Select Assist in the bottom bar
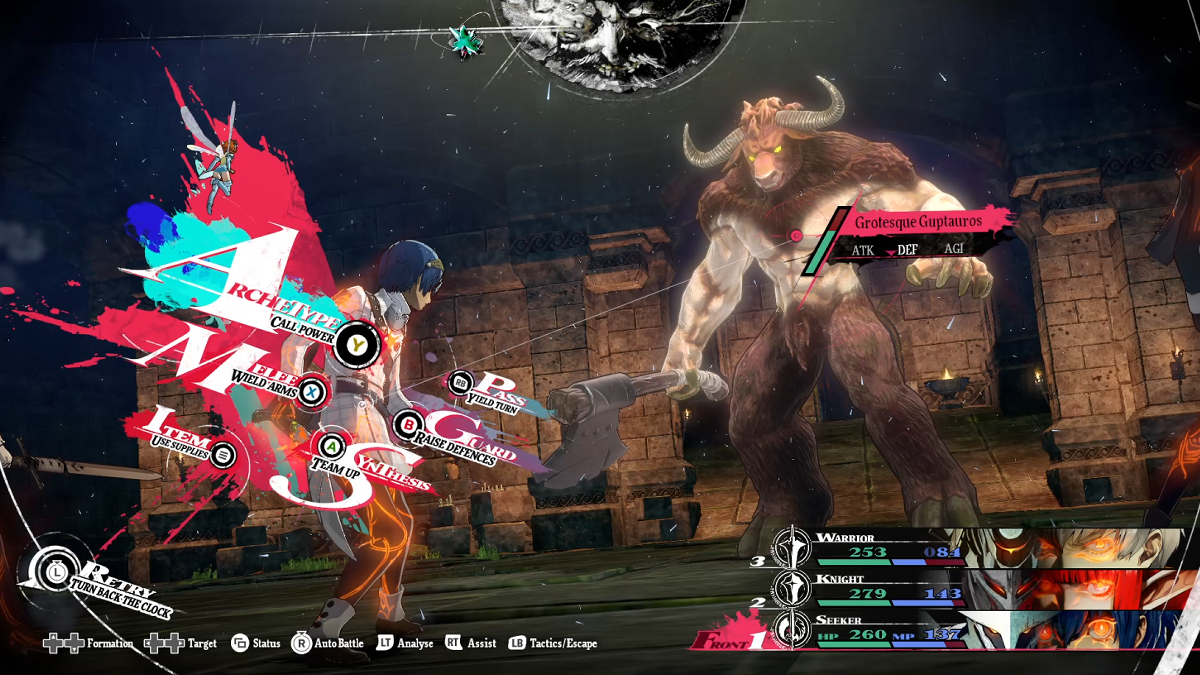This screenshot has height=675, width=1200. [x=471, y=643]
